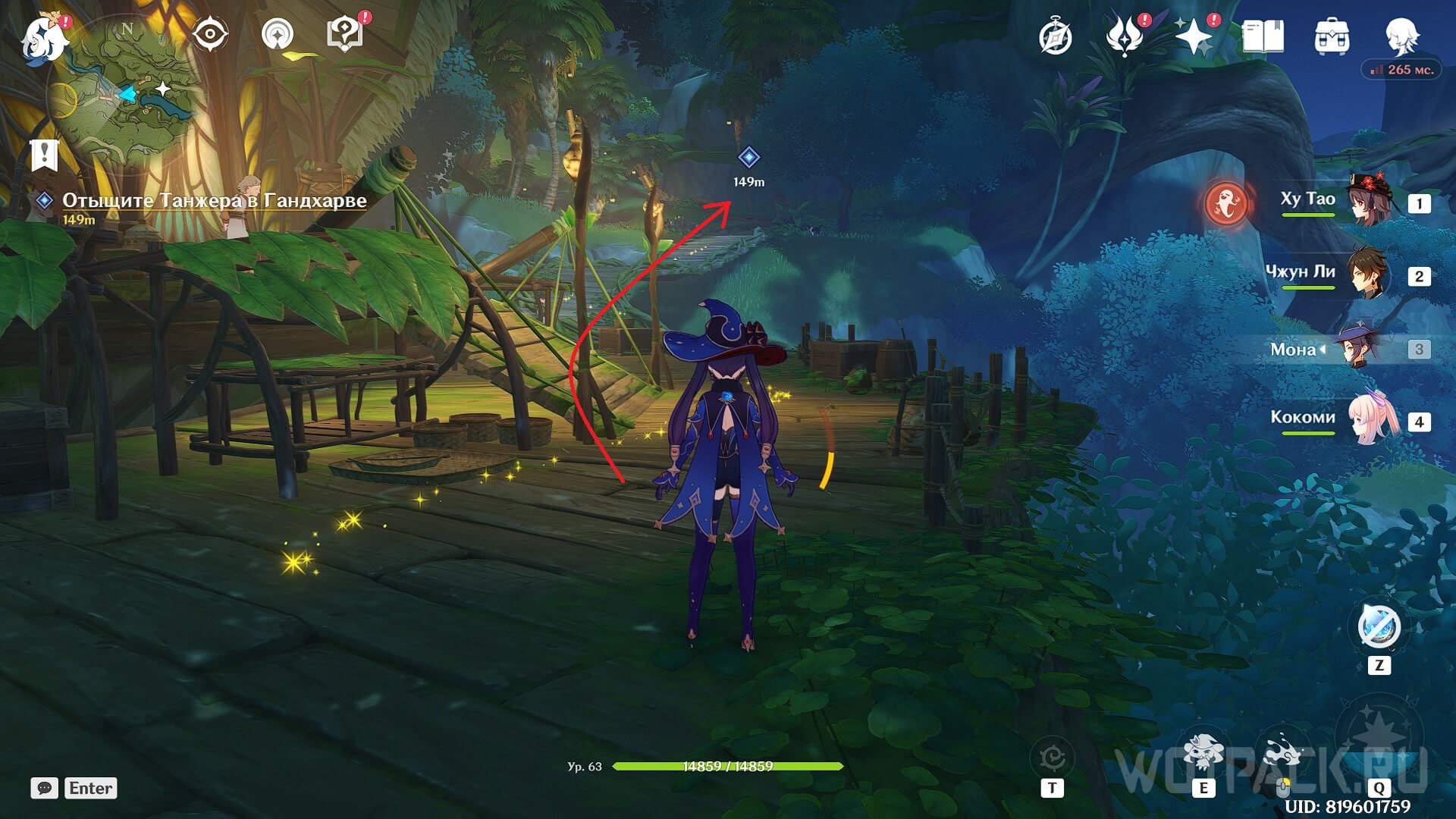
Task: Activate Mona's elemental skill icon
Action: (x=1203, y=752)
